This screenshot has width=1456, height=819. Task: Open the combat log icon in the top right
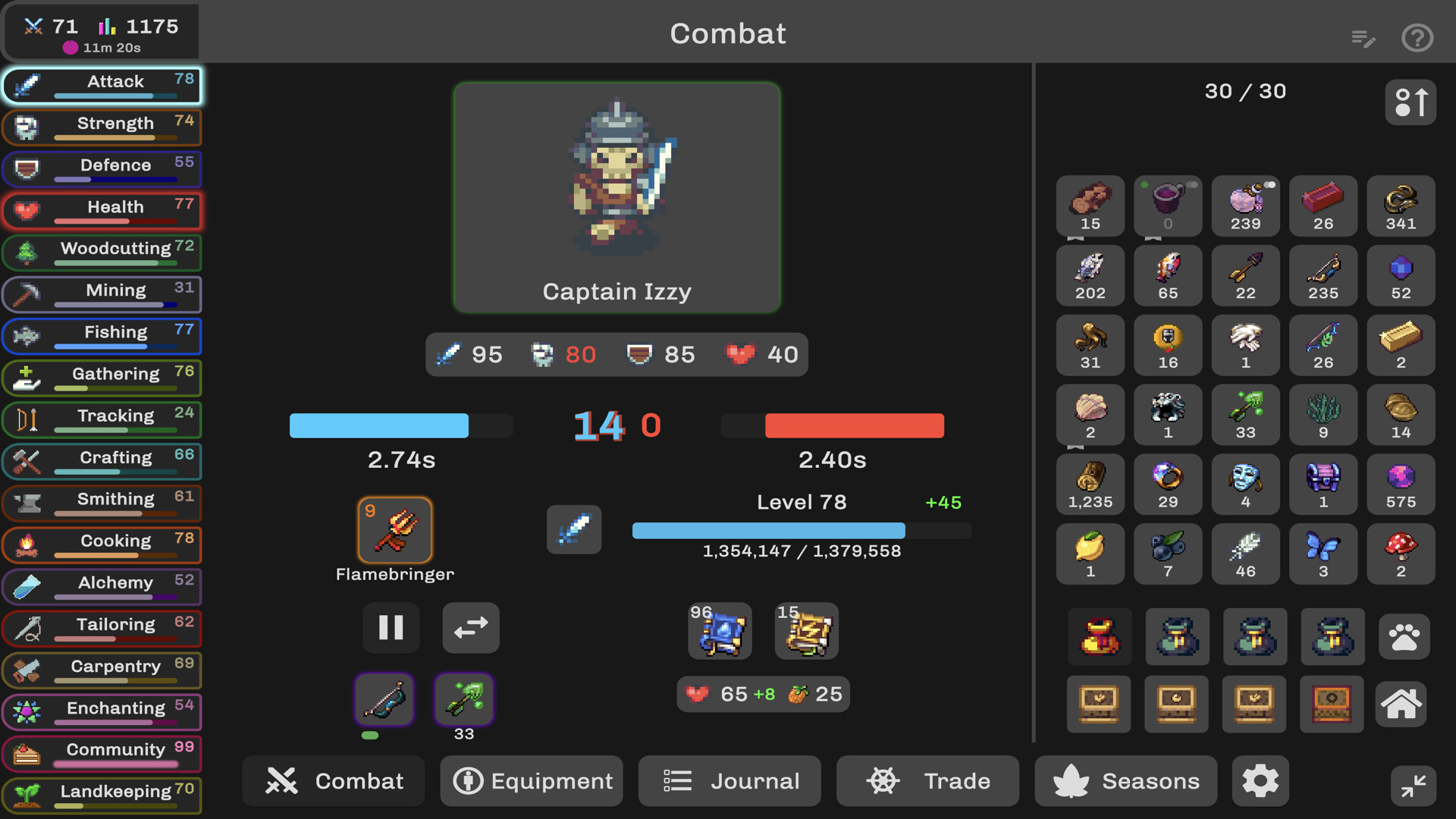(1364, 38)
